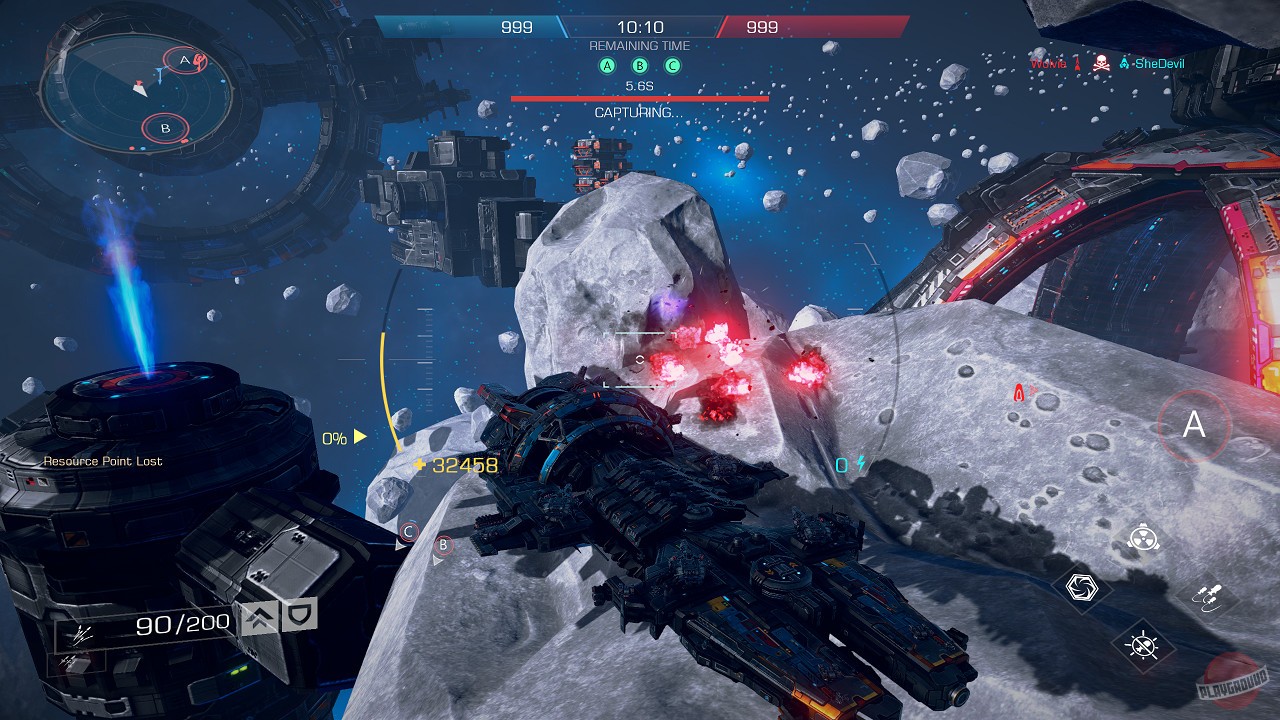Click the skull icon in the kill feed

tap(1100, 62)
